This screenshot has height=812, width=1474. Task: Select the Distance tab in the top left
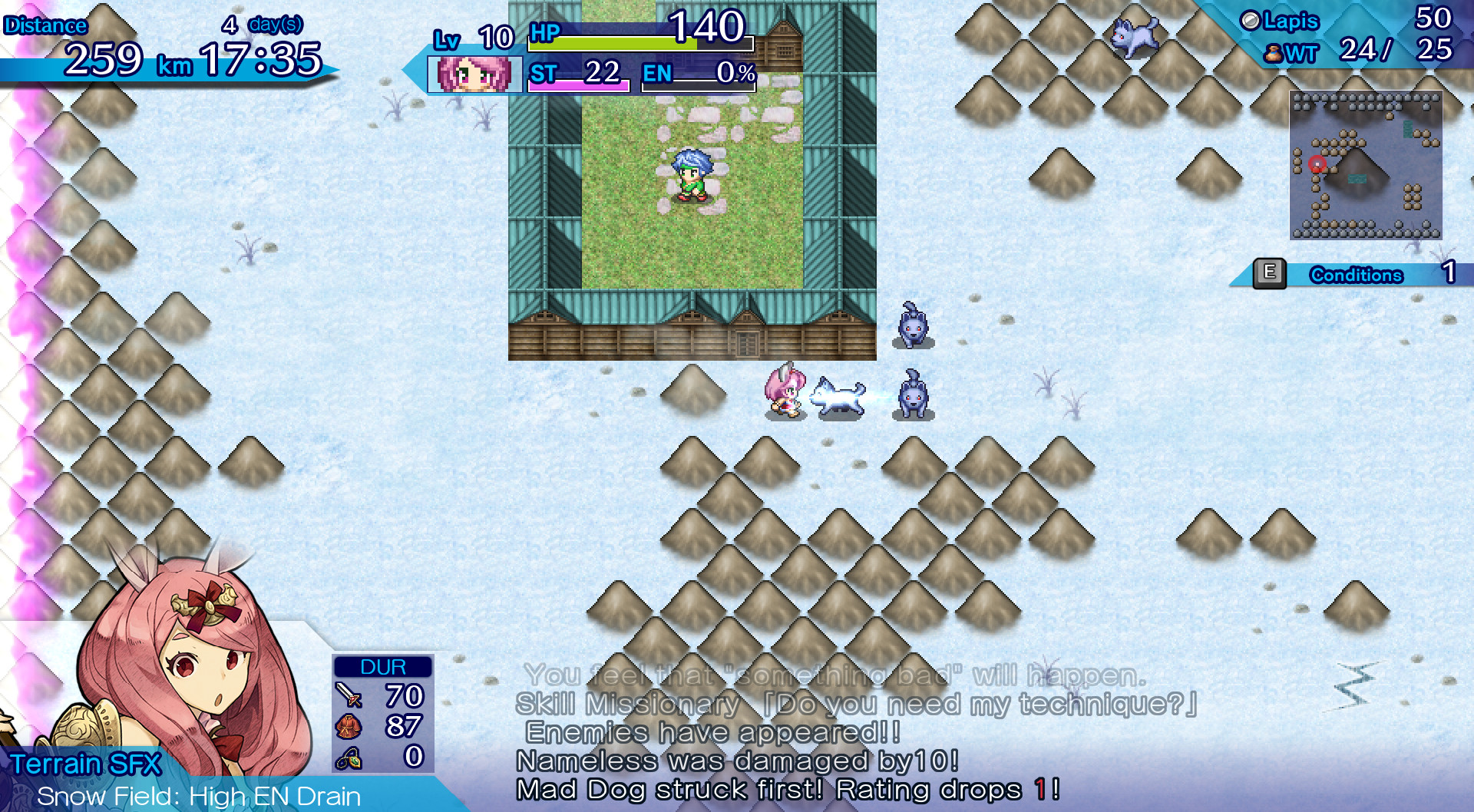coord(46,25)
